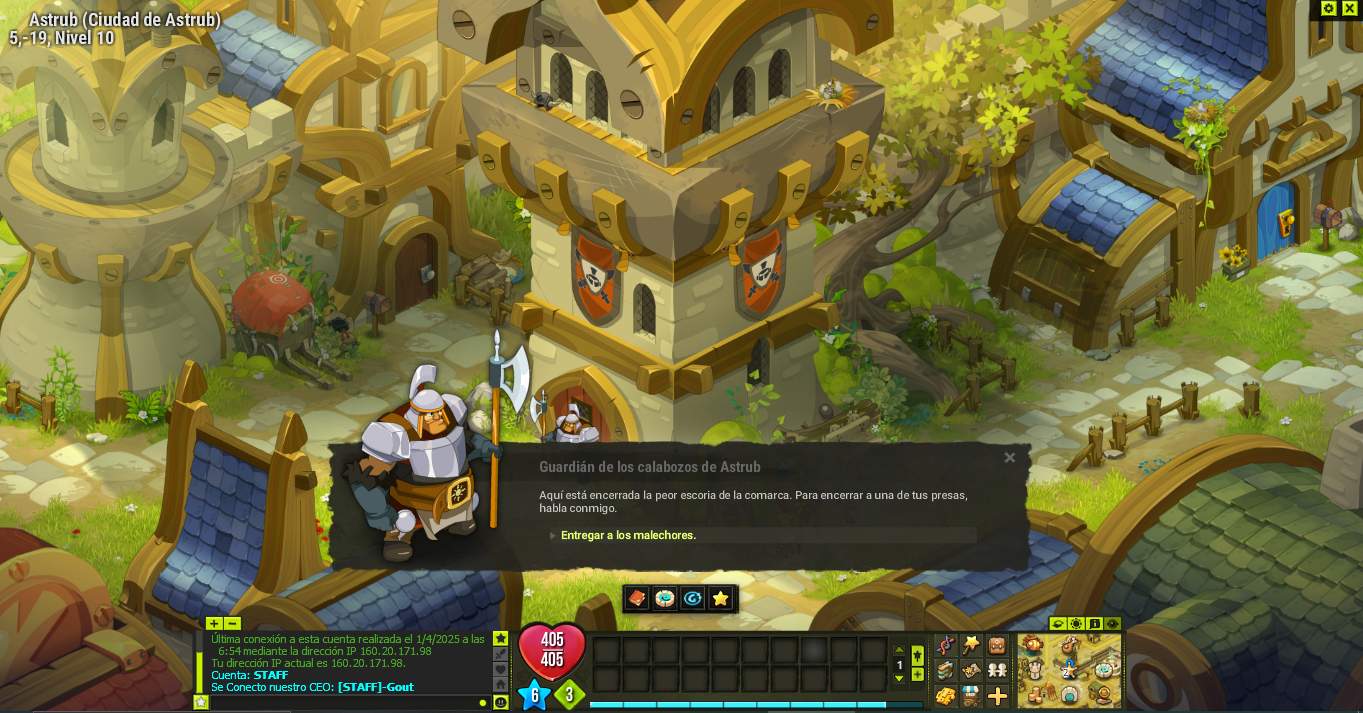Open the market stall shop icon
1363x713 pixels.
[971, 695]
